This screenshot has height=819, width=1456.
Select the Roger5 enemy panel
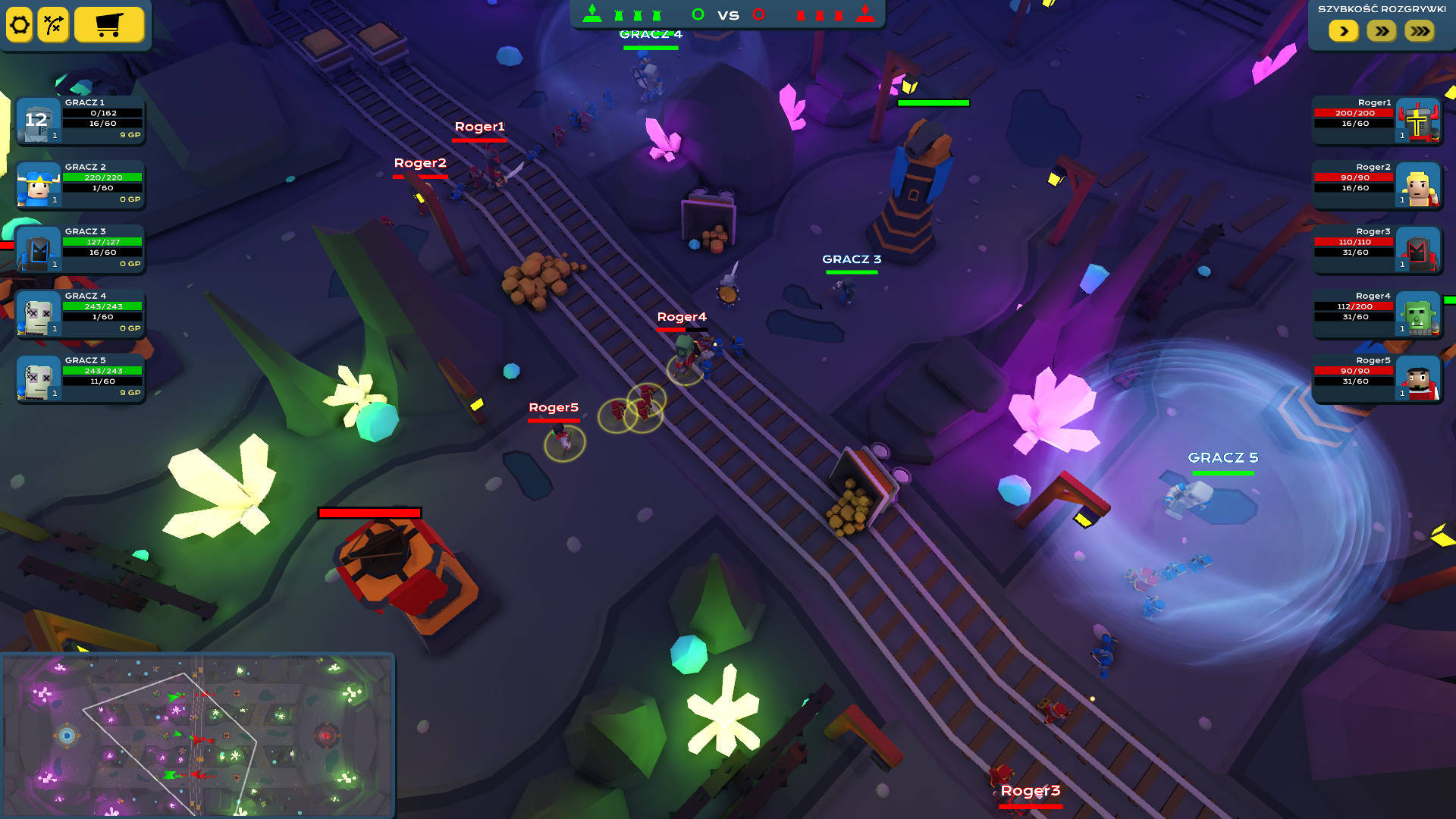point(1376,378)
